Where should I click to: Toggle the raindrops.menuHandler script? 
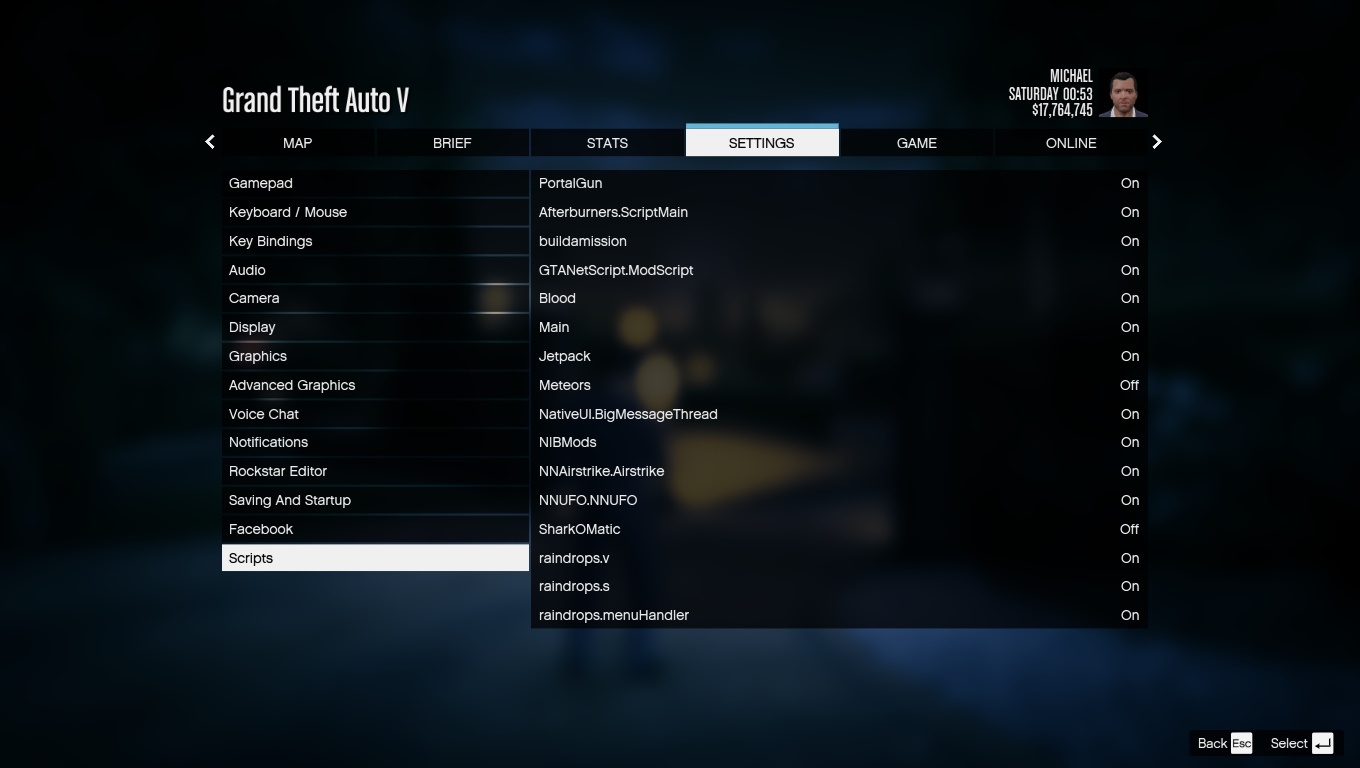838,615
